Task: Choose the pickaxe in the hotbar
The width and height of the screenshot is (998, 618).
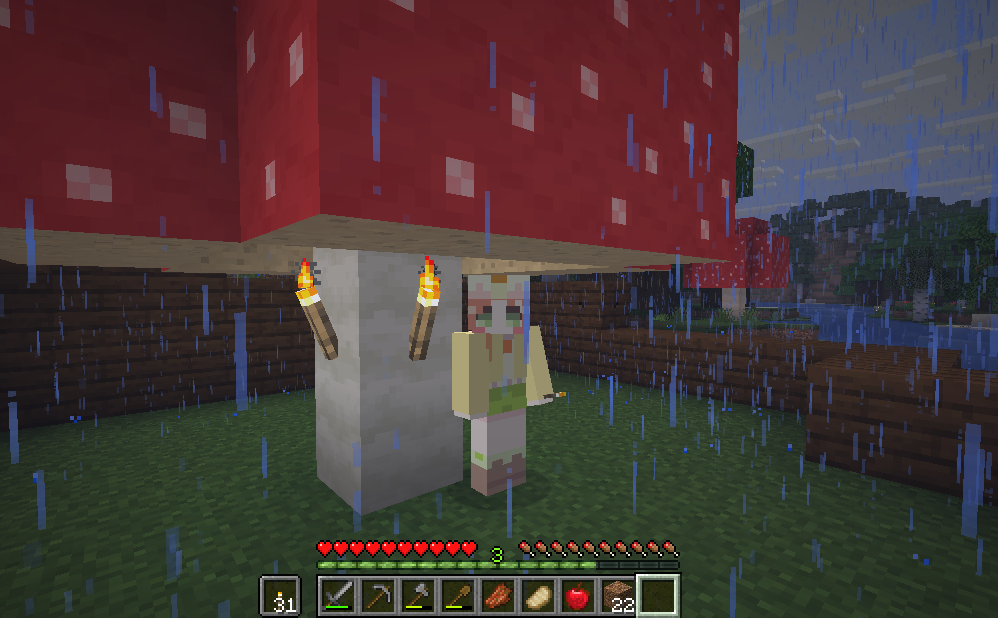Action: point(379,596)
